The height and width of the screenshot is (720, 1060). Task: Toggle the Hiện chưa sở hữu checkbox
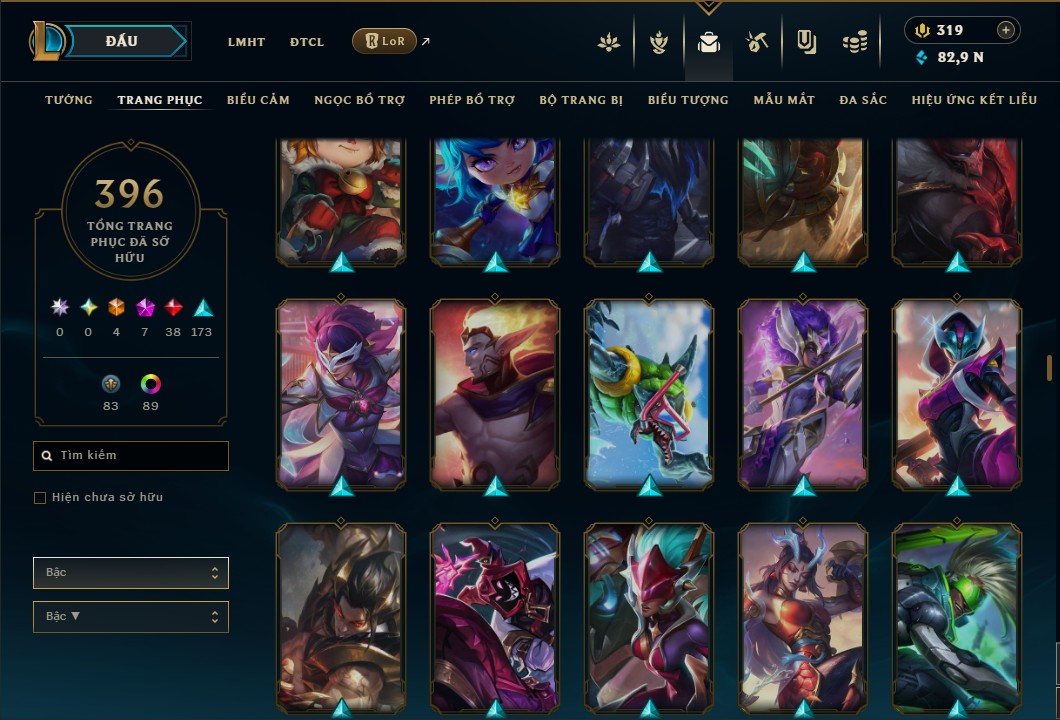click(40, 498)
